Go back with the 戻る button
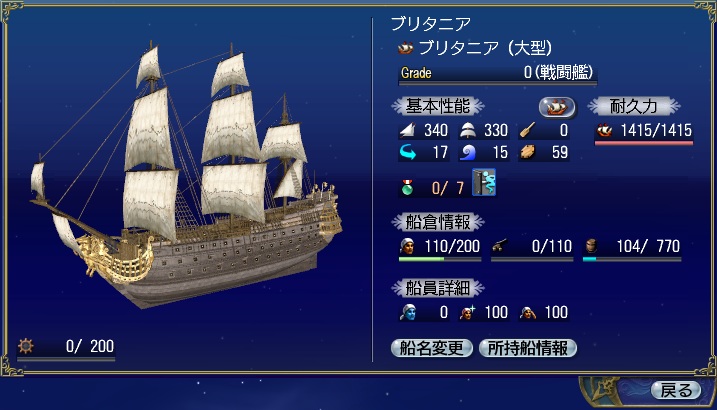 pos(676,389)
